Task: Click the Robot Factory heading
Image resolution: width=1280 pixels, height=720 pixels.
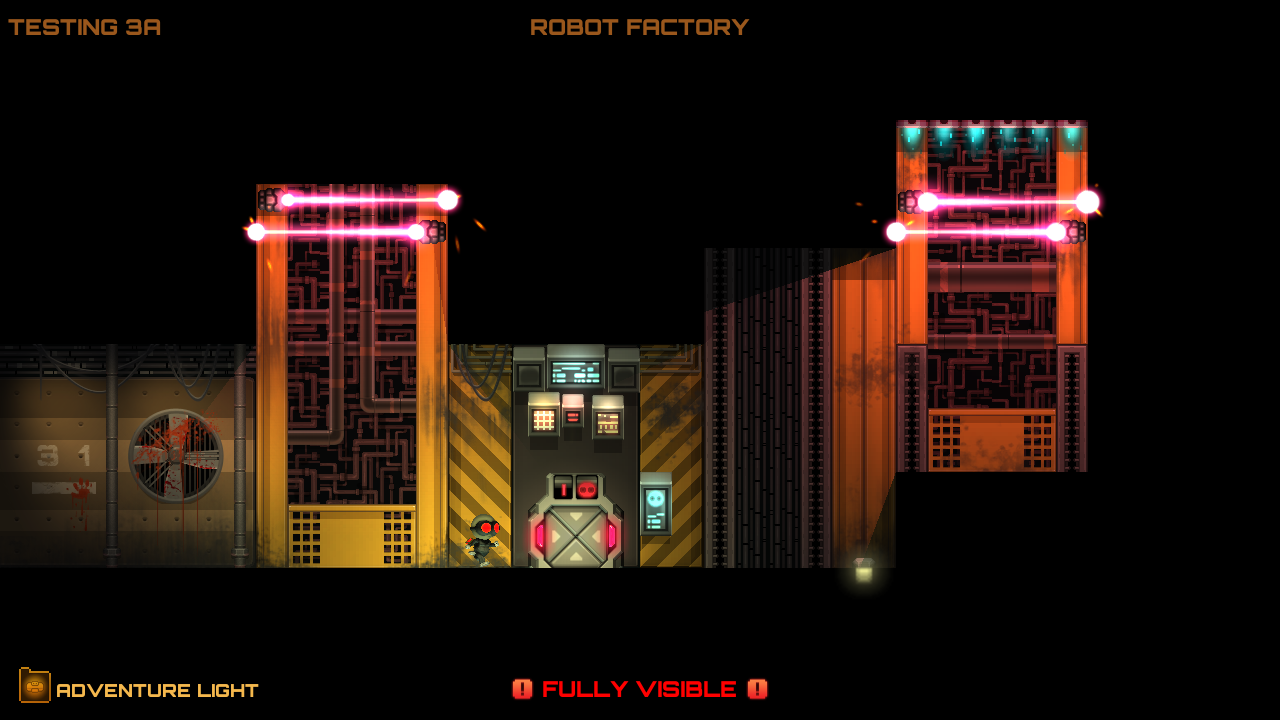Action: [638, 27]
